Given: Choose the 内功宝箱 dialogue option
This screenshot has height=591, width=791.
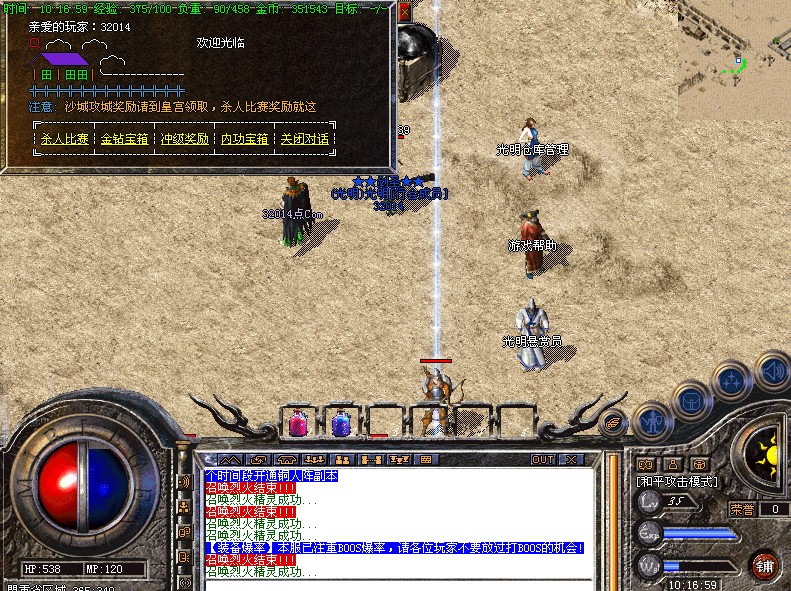Looking at the screenshot, I should point(245,139).
